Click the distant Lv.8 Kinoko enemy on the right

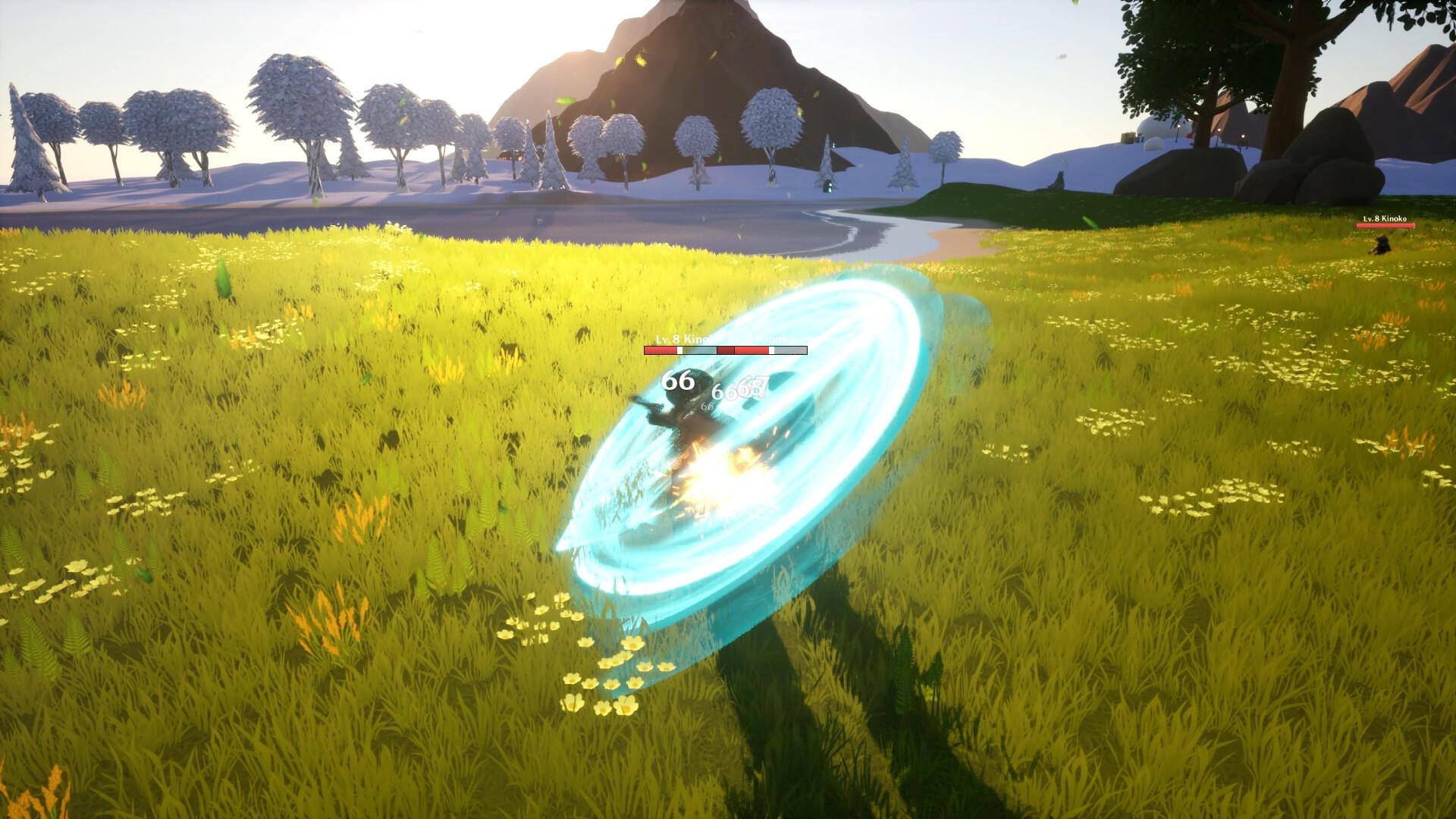1383,244
